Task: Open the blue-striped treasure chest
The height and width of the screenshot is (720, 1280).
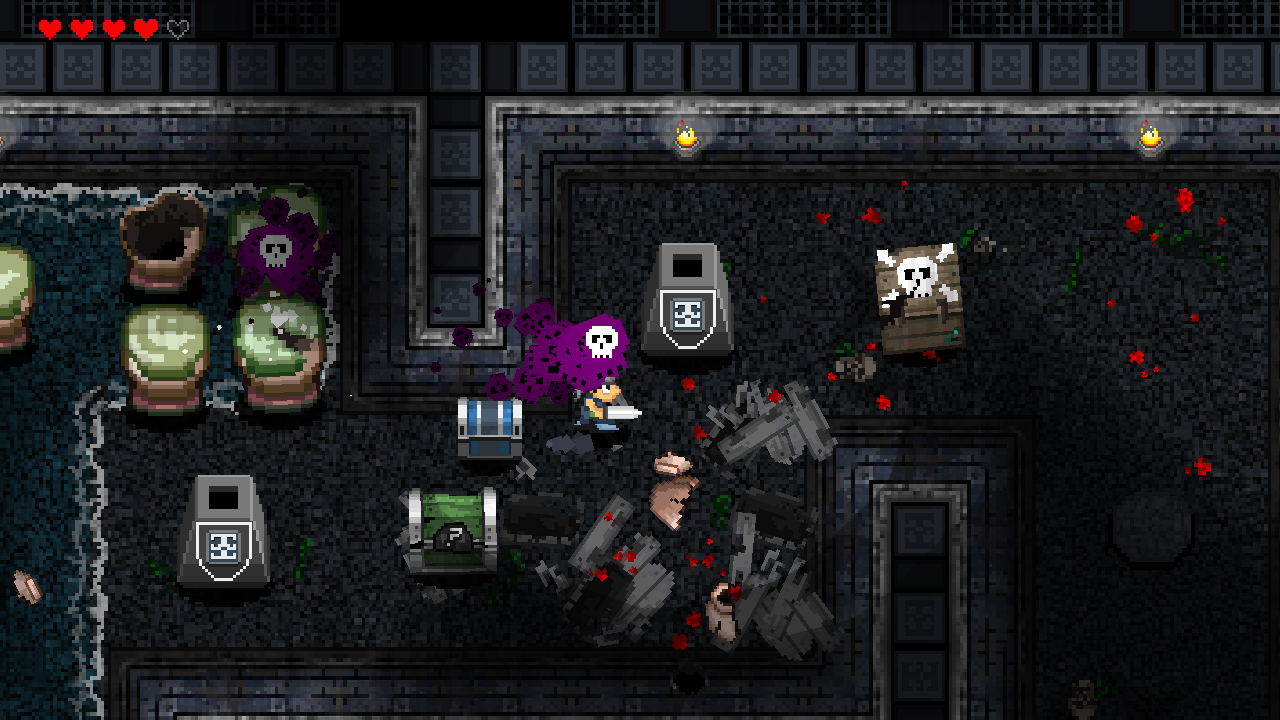Action: tap(492, 430)
